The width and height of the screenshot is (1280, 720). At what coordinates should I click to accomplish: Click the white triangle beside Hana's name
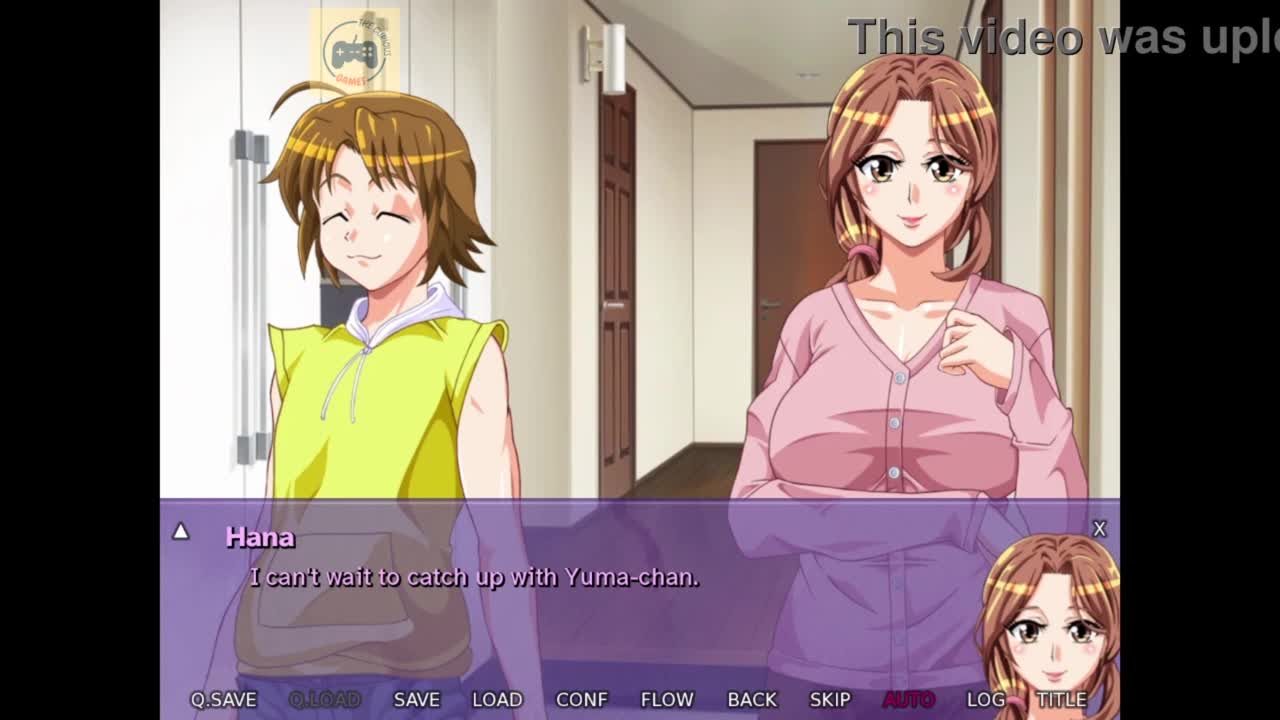pos(180,531)
